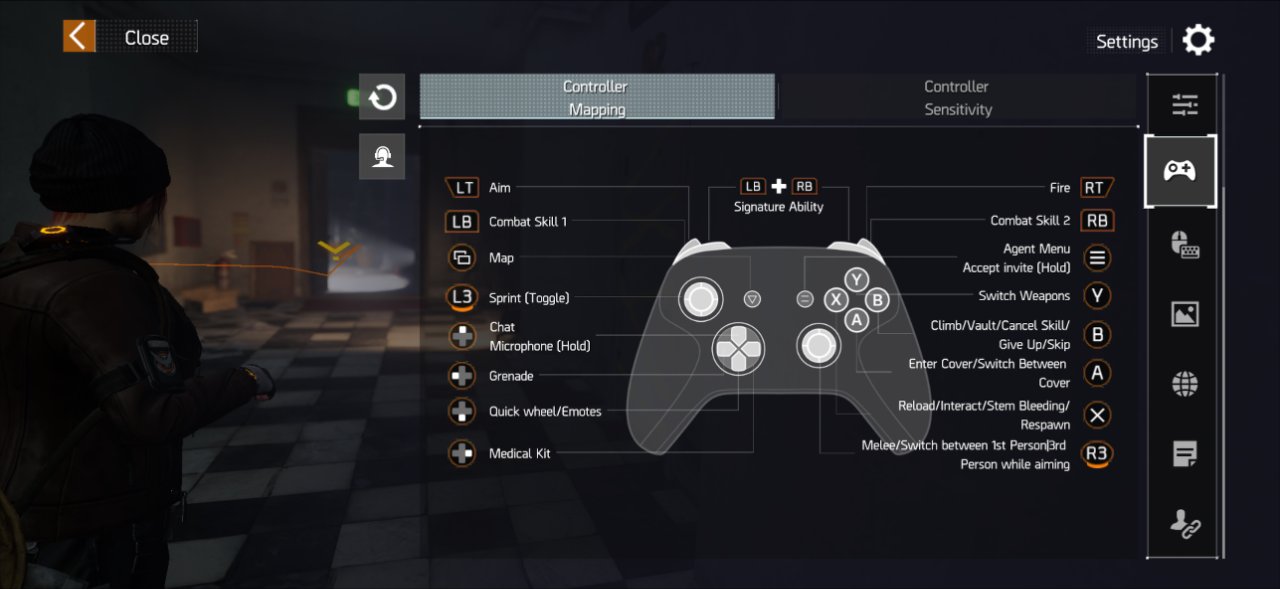Click the Settings gear icon
Image resolution: width=1280 pixels, height=589 pixels.
tap(1198, 40)
